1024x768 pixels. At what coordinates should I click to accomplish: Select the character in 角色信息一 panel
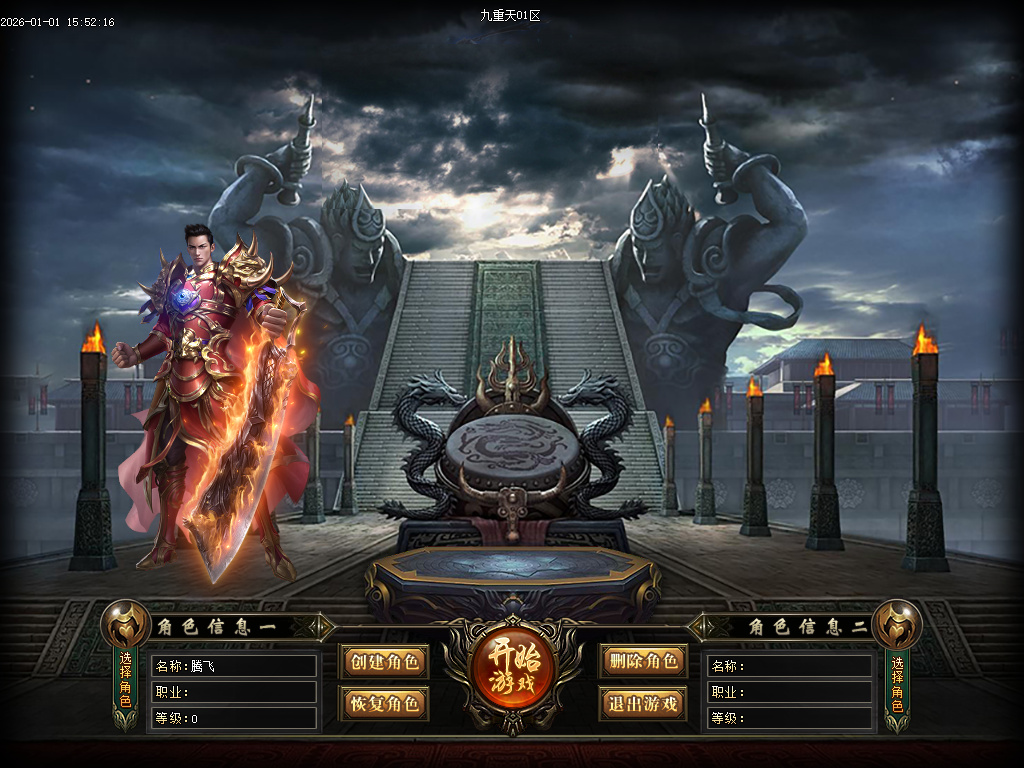pos(126,681)
